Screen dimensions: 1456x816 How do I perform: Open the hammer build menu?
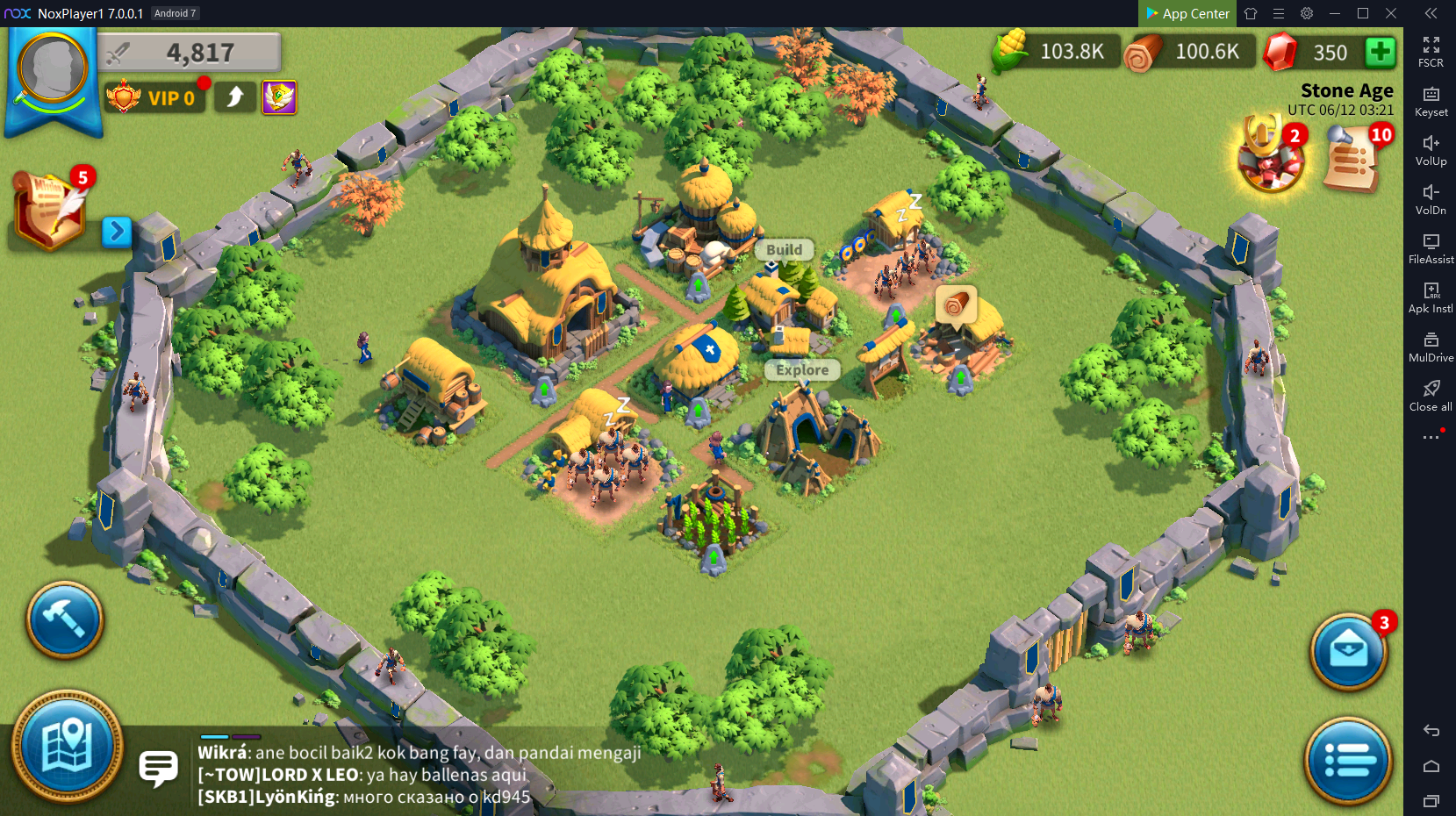click(64, 619)
